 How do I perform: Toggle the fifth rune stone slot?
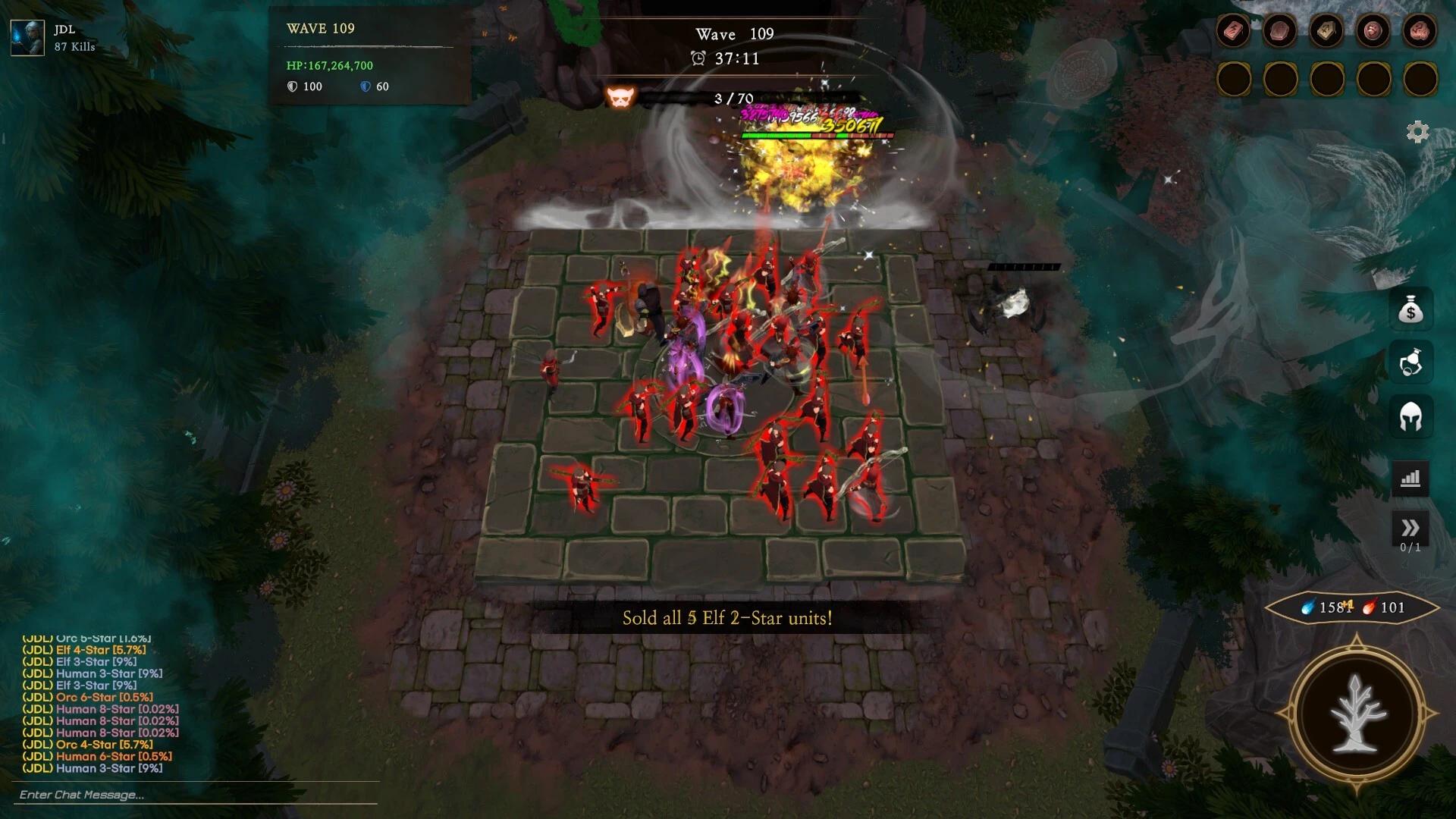pyautogui.click(x=1421, y=30)
